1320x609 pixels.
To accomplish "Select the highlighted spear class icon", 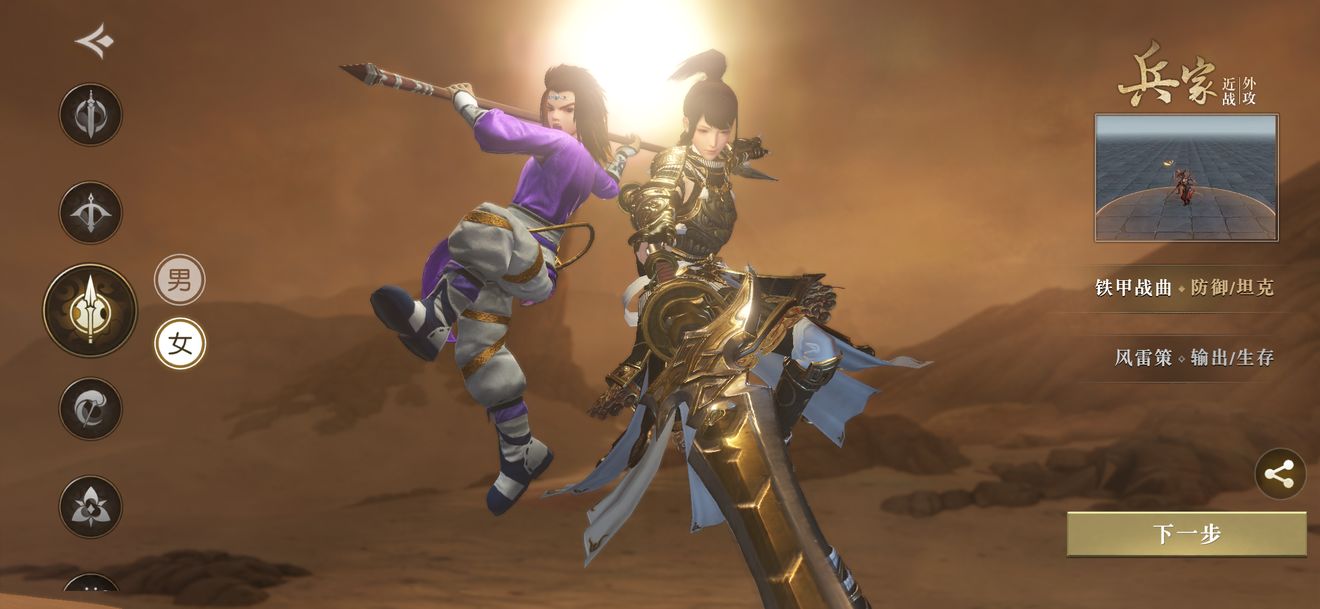I will pos(90,310).
